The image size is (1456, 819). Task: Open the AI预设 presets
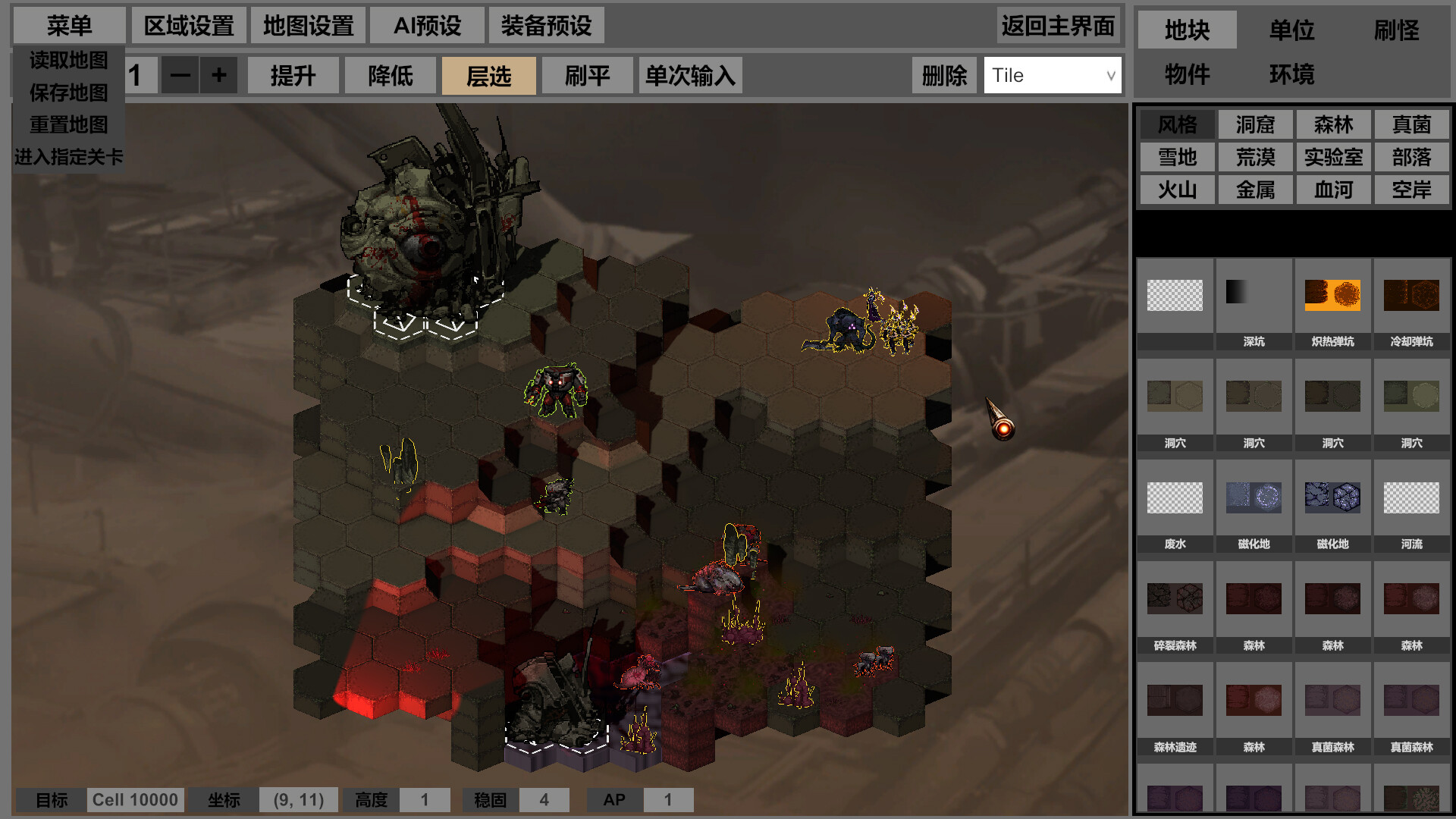[x=427, y=26]
